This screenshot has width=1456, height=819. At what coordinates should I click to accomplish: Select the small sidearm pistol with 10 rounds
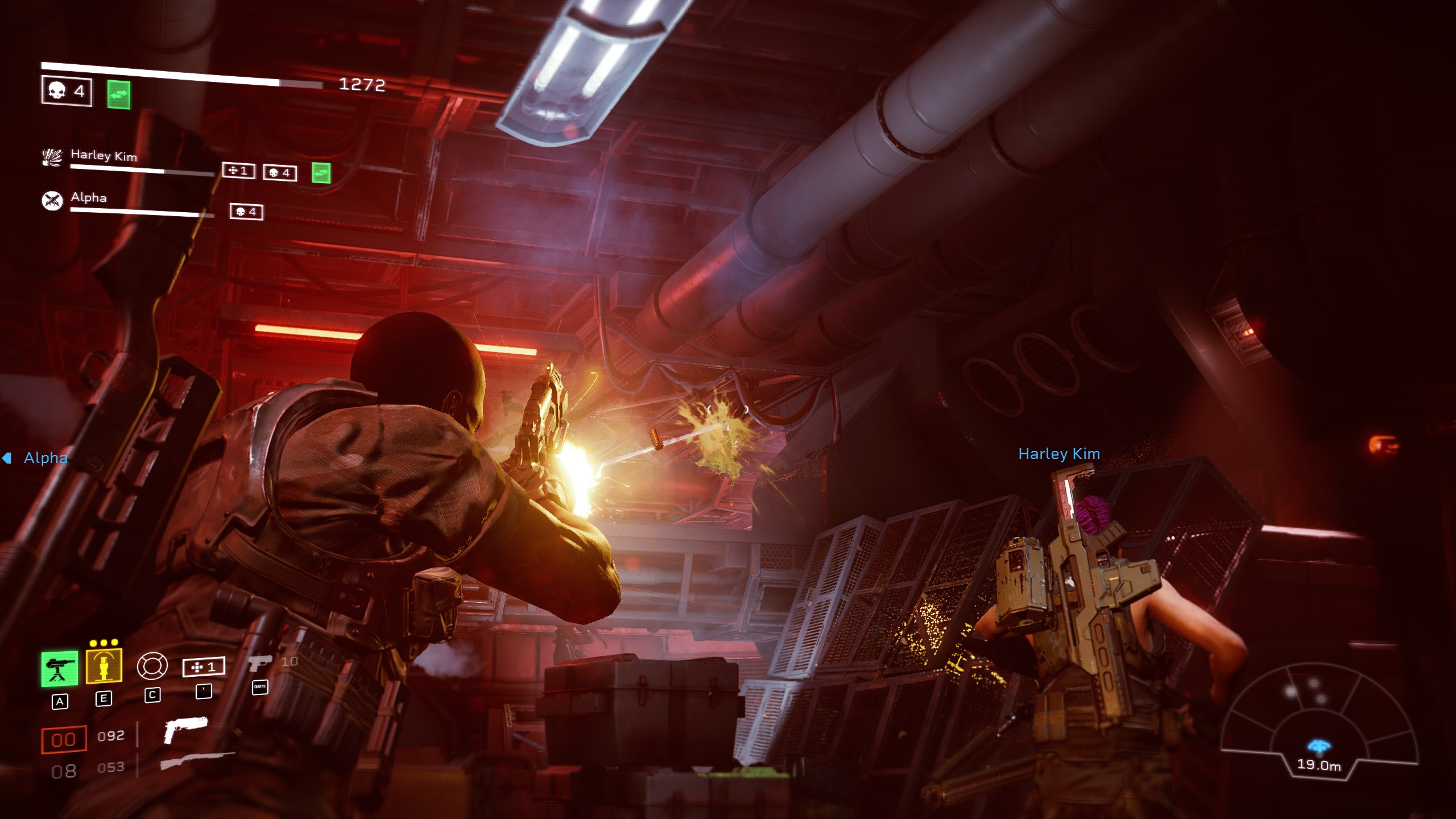pos(260,663)
